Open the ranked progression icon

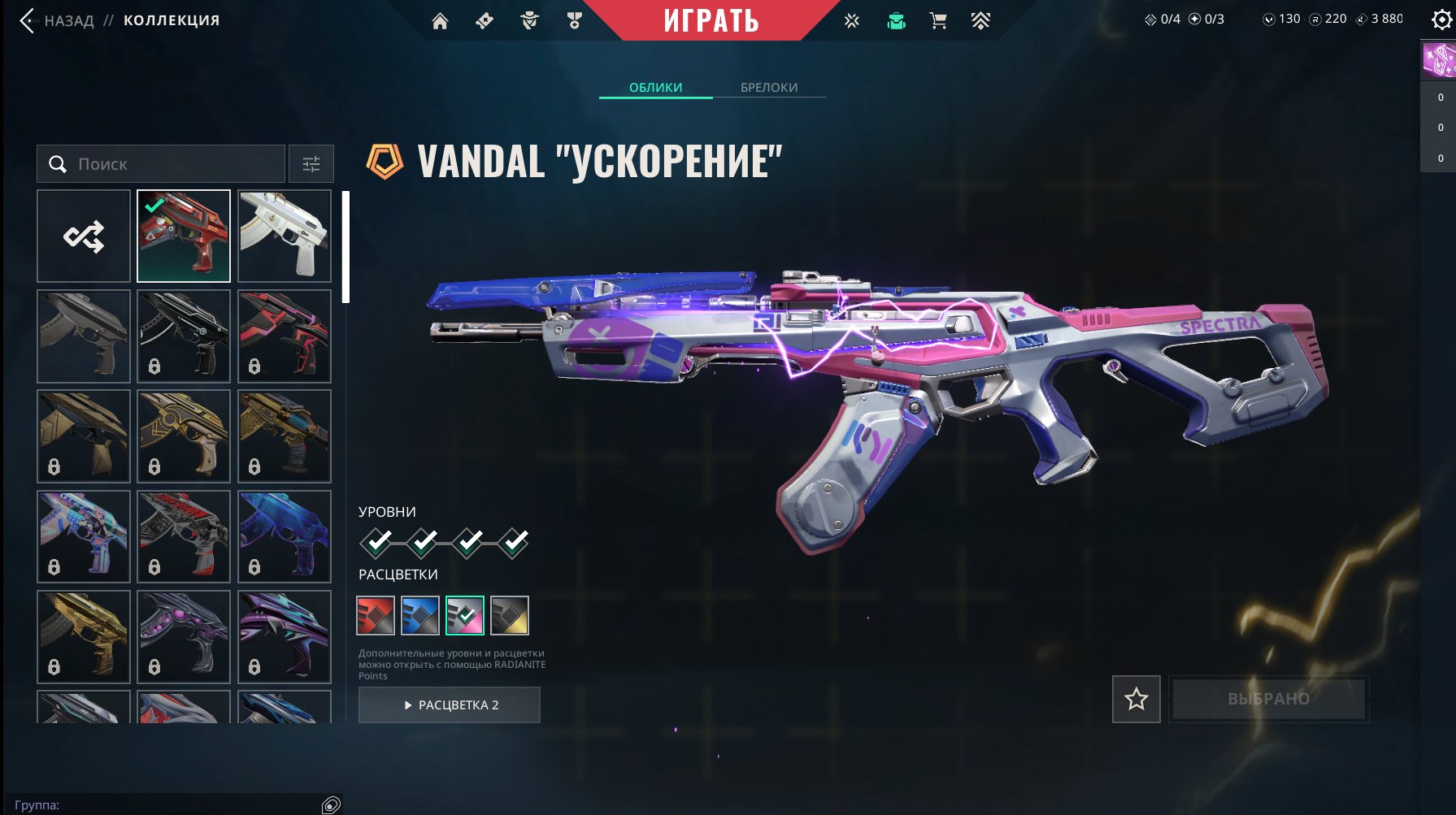[x=980, y=20]
